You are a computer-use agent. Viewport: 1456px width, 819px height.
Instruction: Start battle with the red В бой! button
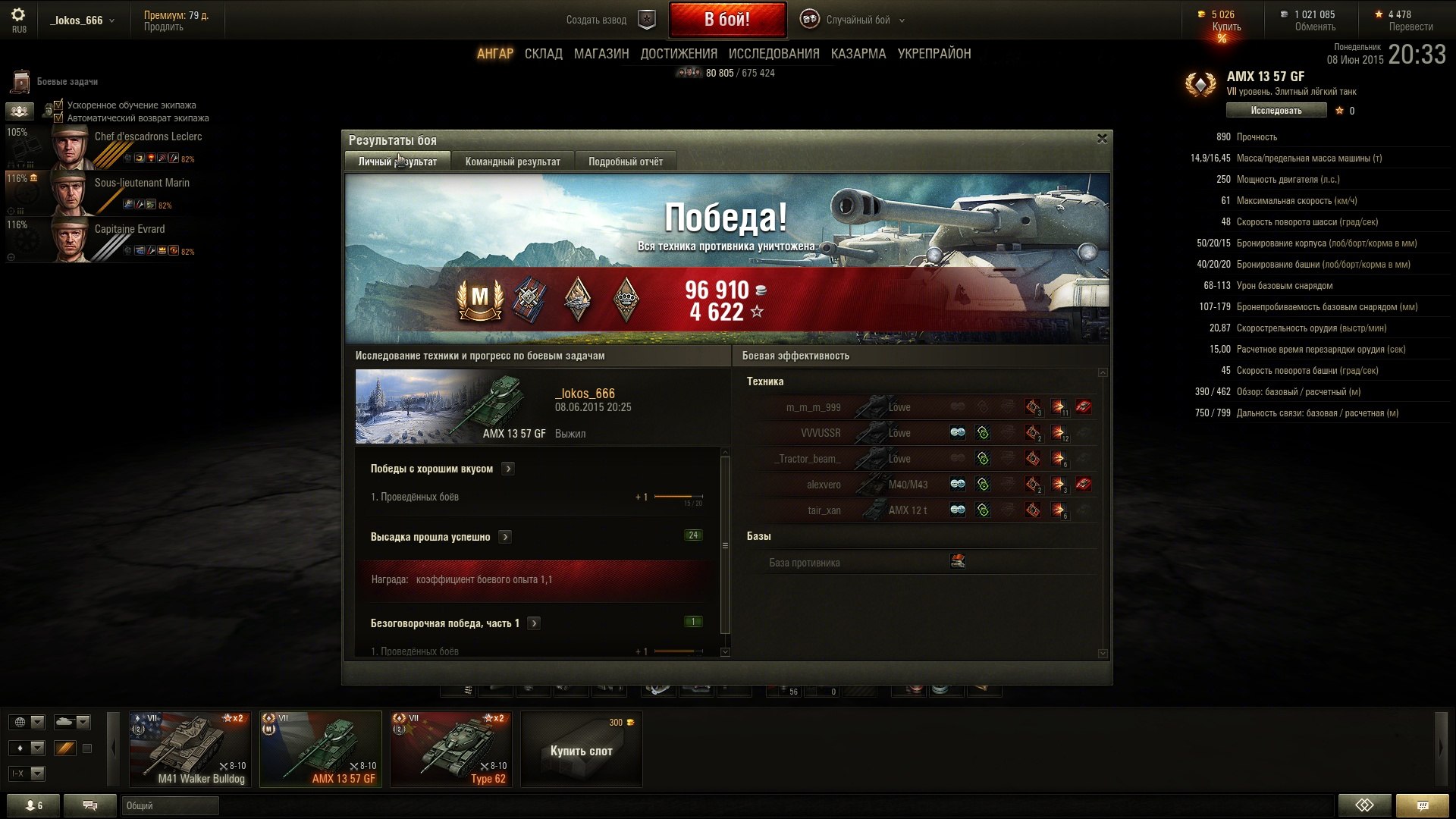[726, 20]
